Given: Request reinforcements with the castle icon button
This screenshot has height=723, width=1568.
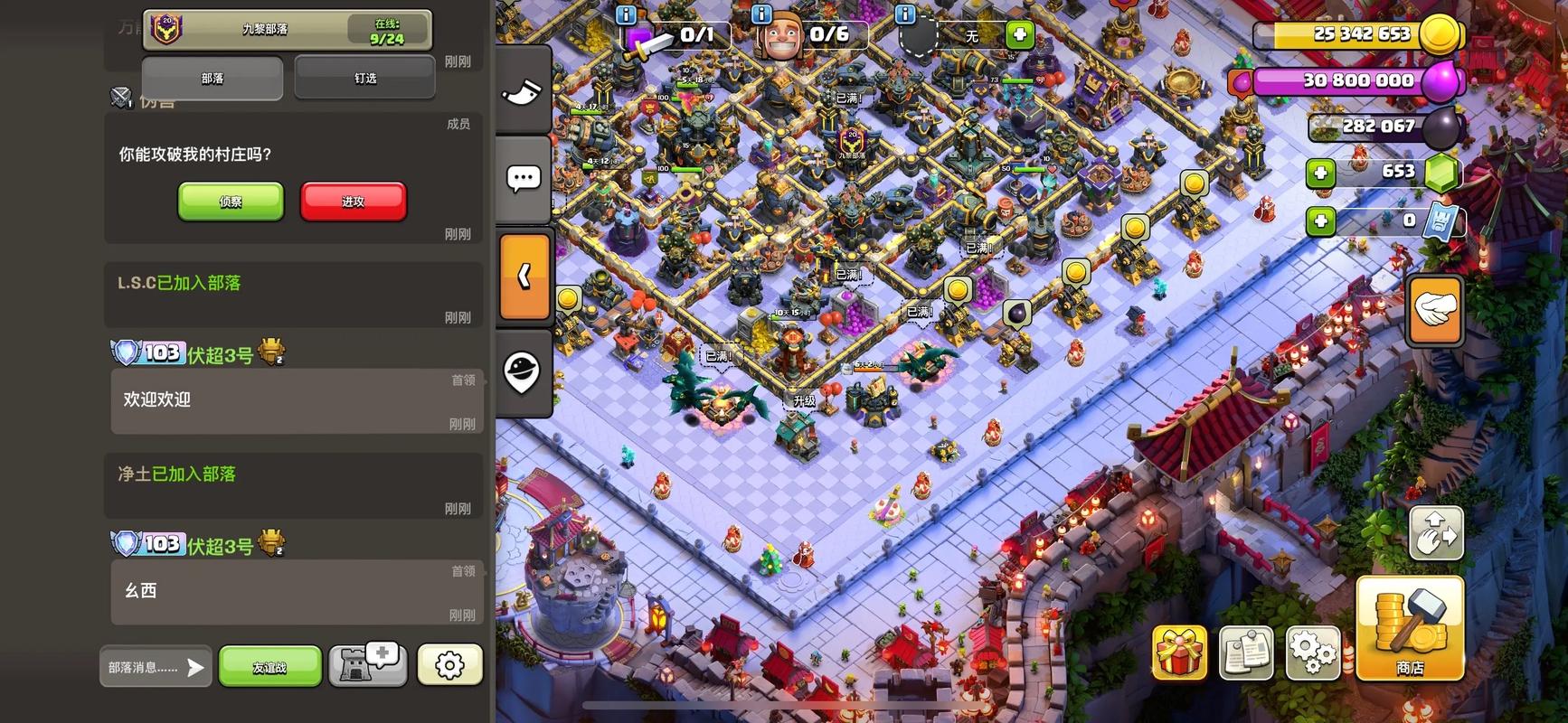Looking at the screenshot, I should pyautogui.click(x=367, y=666).
